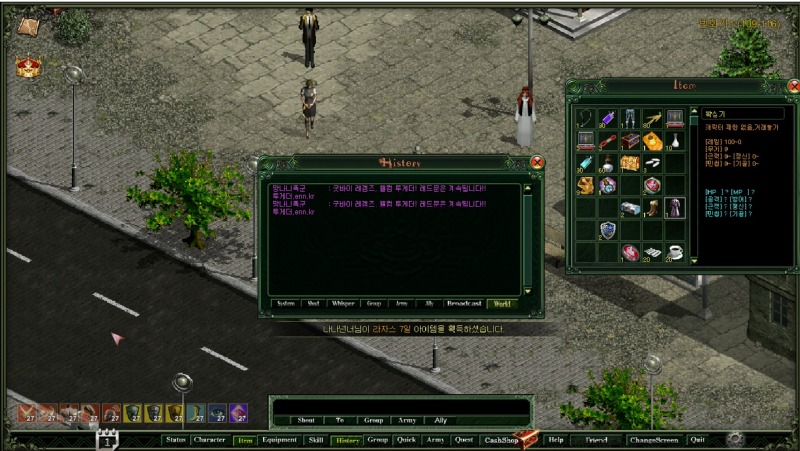This screenshot has width=800, height=451.
Task: Choose the Shout chat channel below the chat box
Action: (x=306, y=420)
